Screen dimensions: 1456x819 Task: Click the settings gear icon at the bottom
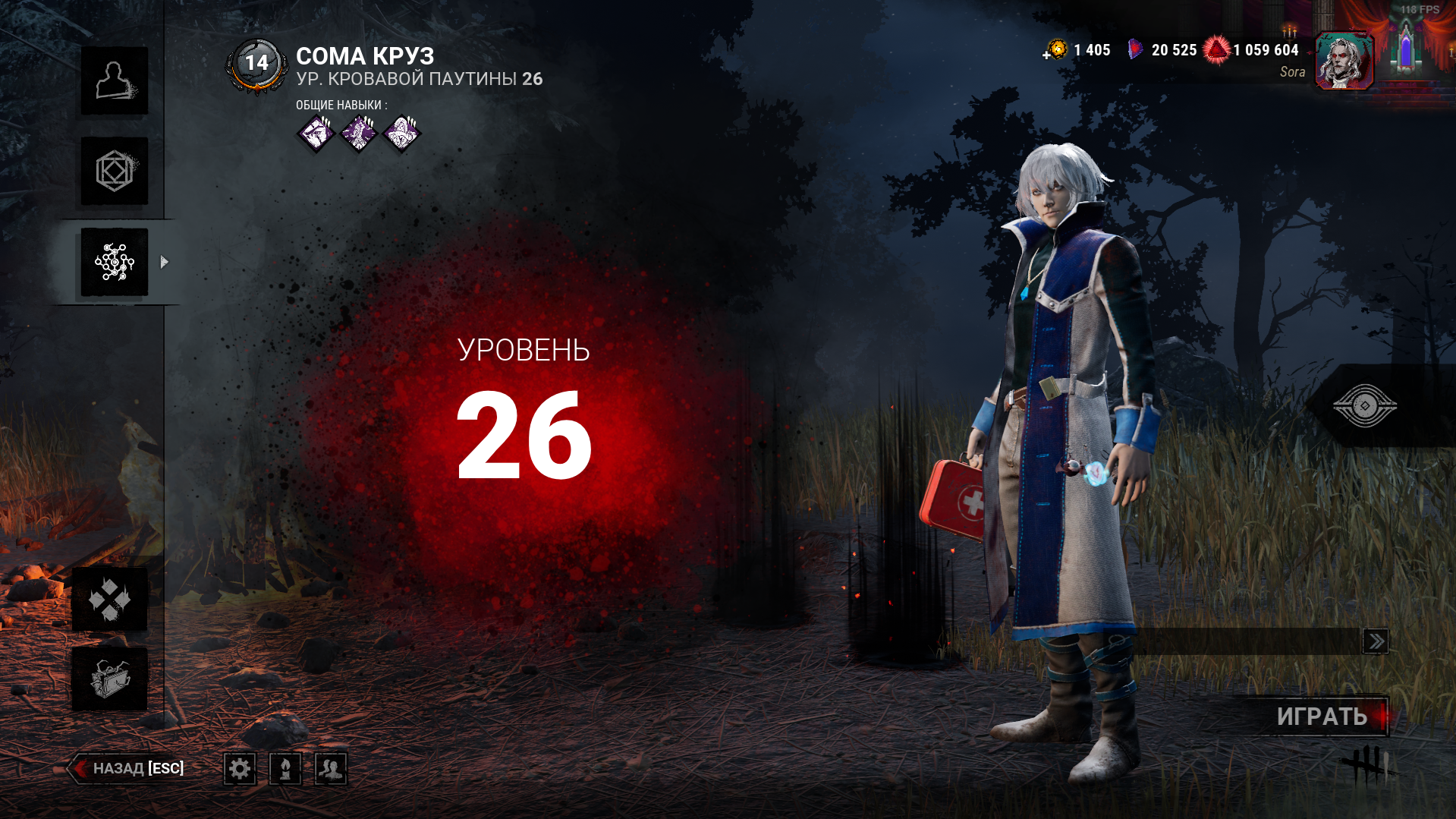click(x=240, y=768)
